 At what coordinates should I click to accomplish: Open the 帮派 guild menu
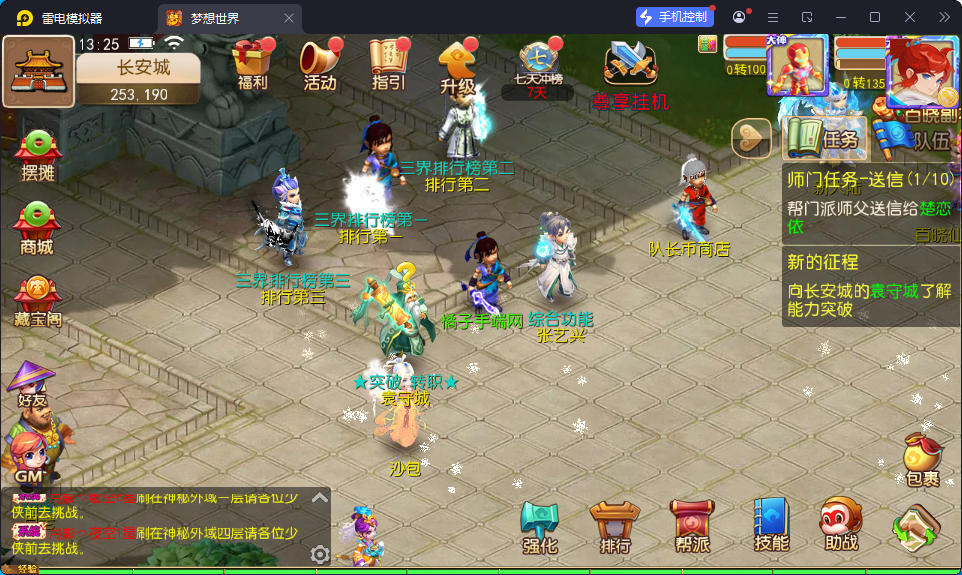[x=691, y=527]
